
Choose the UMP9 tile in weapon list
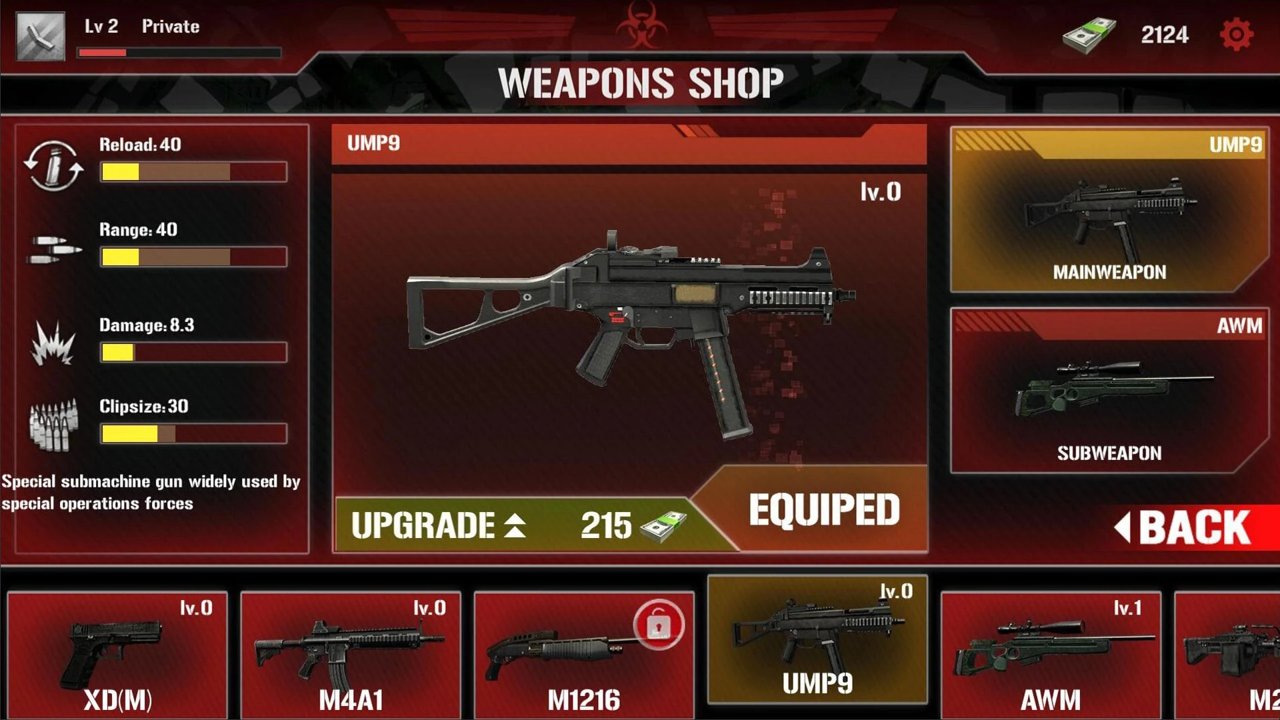(x=817, y=640)
